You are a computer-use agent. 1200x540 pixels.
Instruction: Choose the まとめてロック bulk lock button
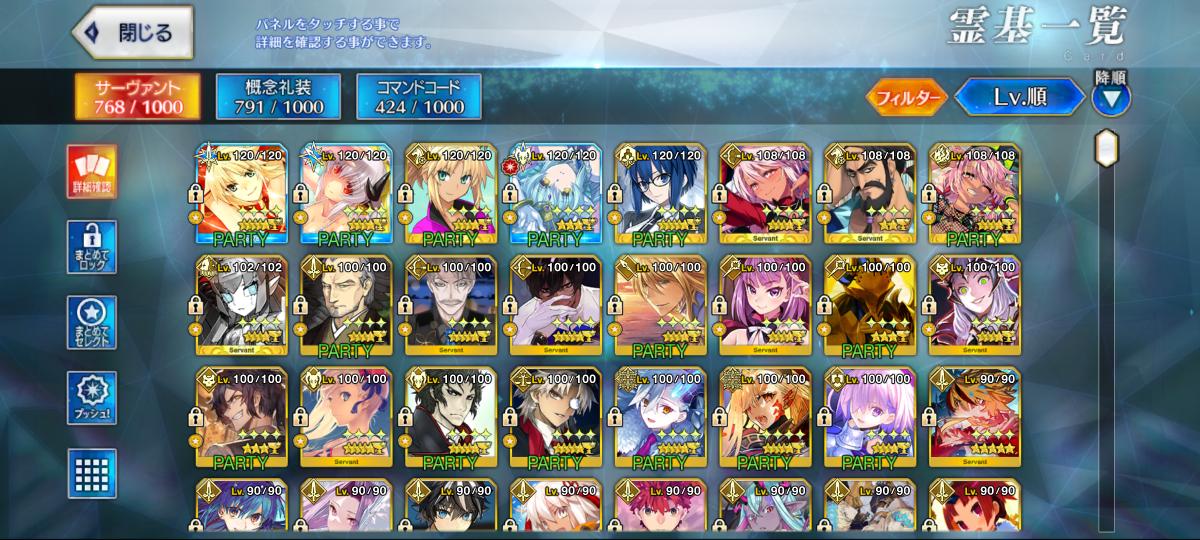coord(92,247)
